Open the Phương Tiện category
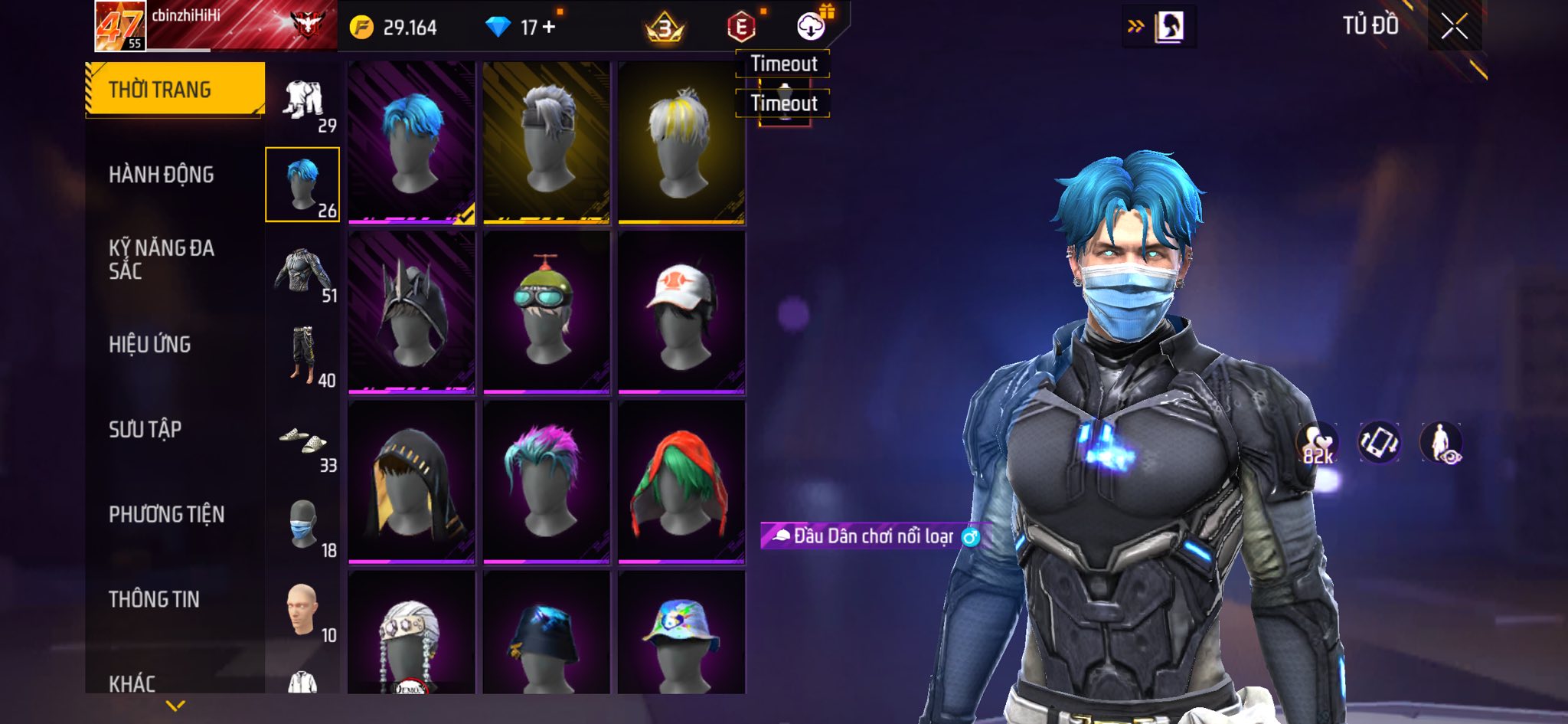 click(x=167, y=514)
